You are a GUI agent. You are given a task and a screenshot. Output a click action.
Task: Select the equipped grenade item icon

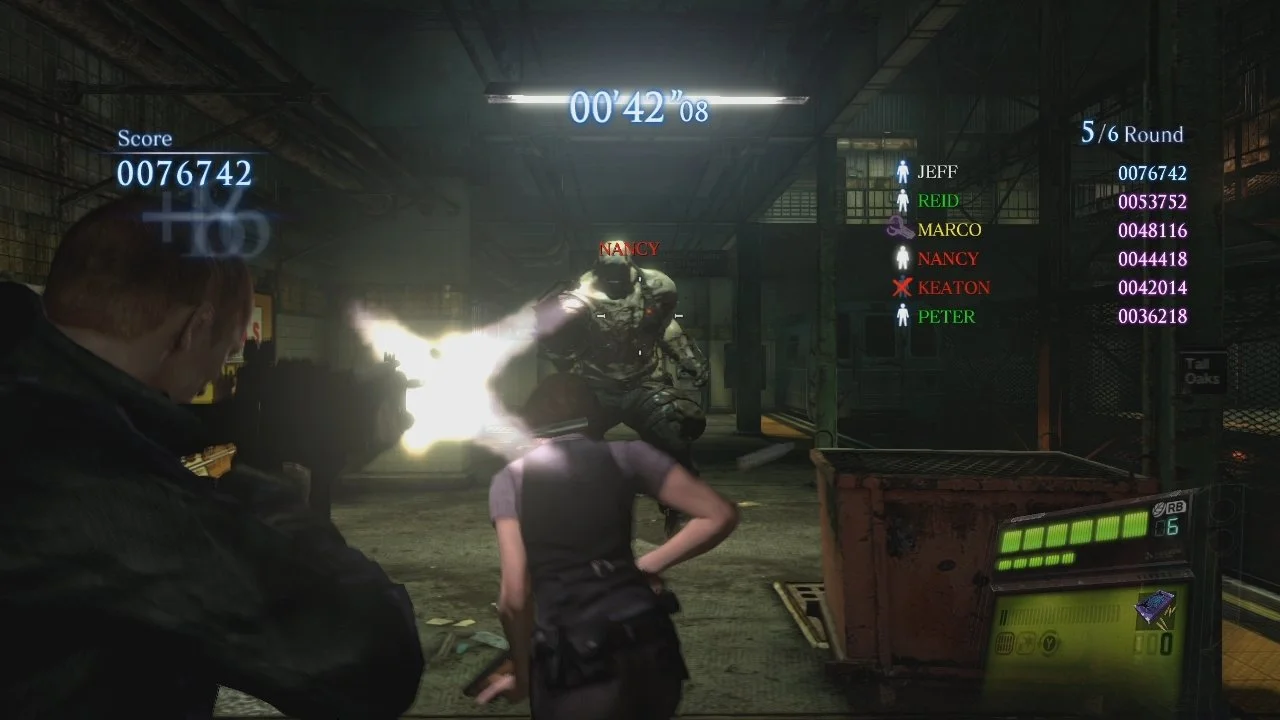pyautogui.click(x=1155, y=606)
